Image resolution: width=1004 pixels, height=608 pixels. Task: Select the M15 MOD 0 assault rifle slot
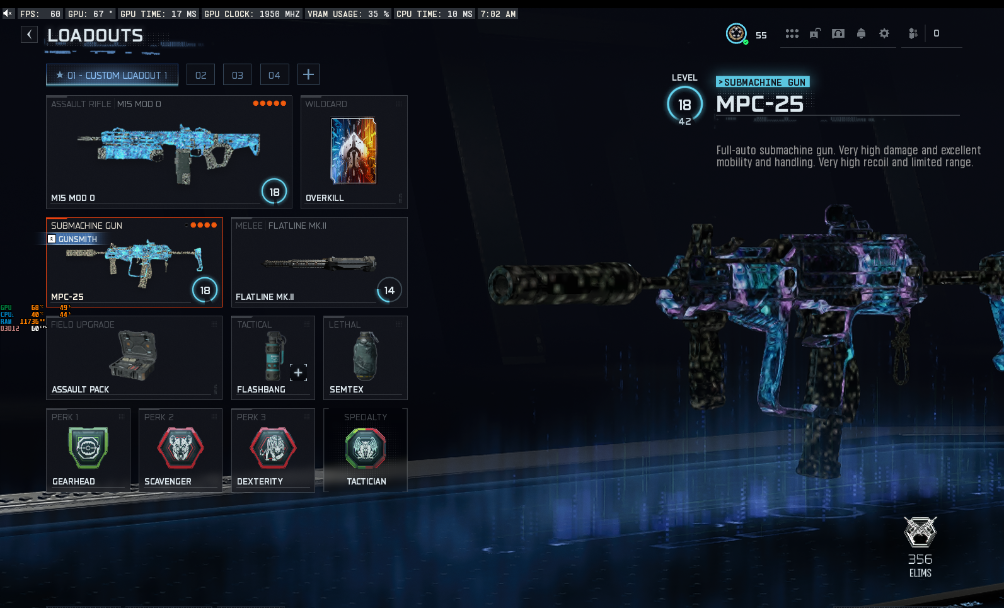pos(169,151)
